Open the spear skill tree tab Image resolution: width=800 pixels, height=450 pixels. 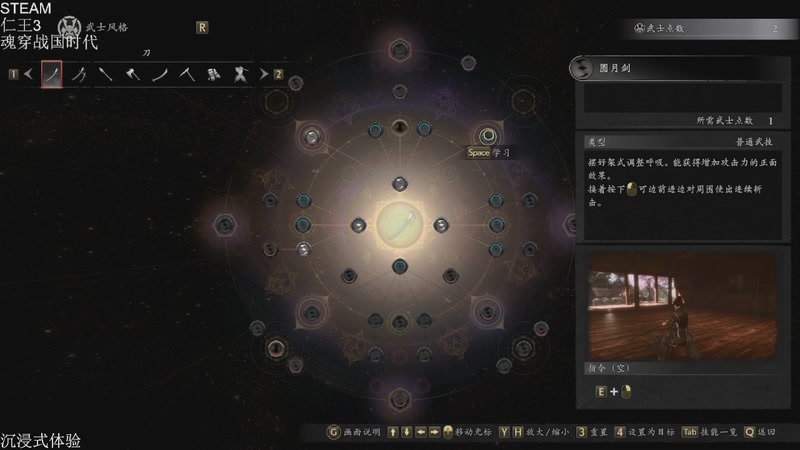[x=105, y=74]
